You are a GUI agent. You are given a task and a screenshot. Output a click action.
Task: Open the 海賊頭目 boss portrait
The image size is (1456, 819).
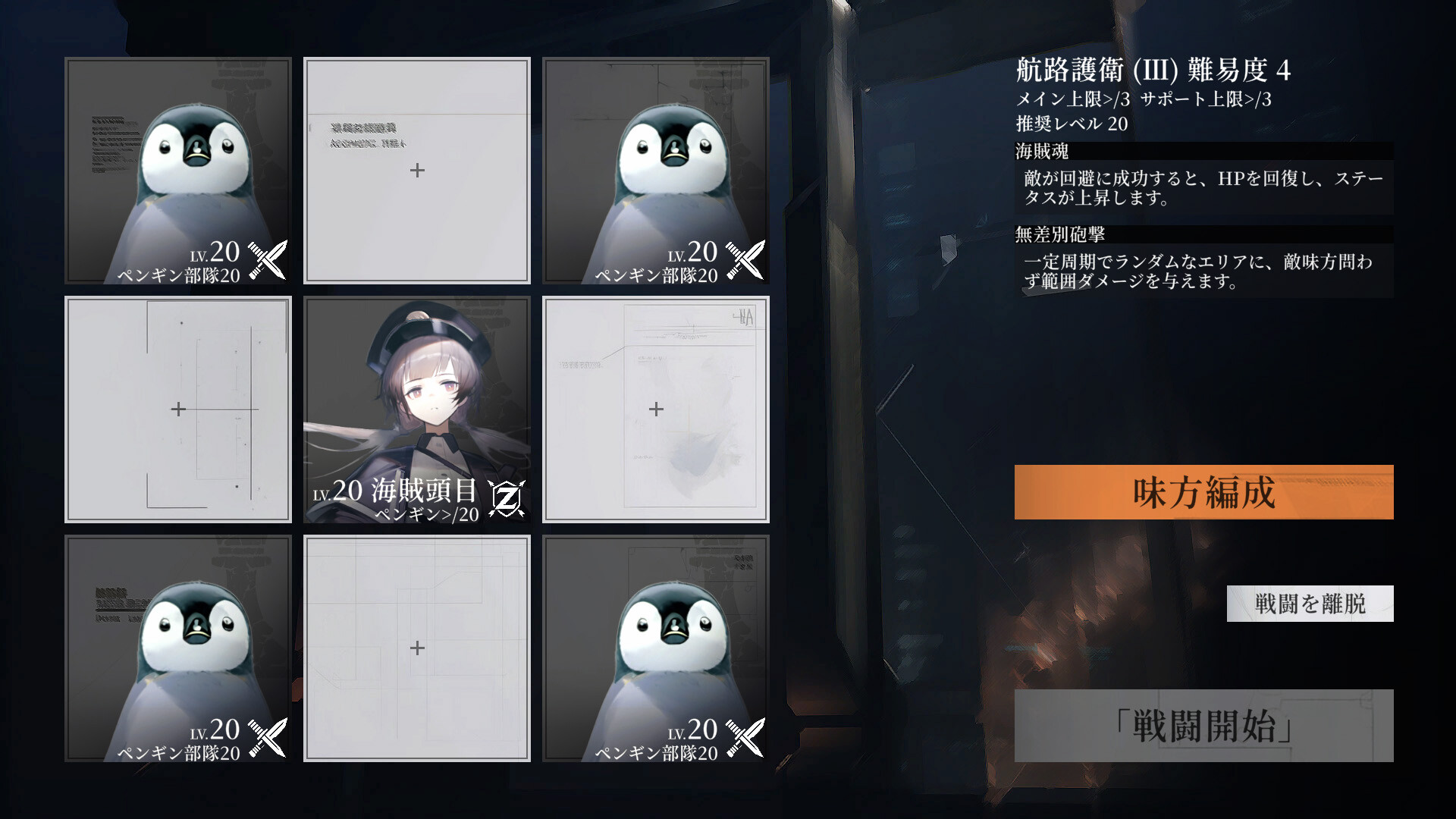416,394
